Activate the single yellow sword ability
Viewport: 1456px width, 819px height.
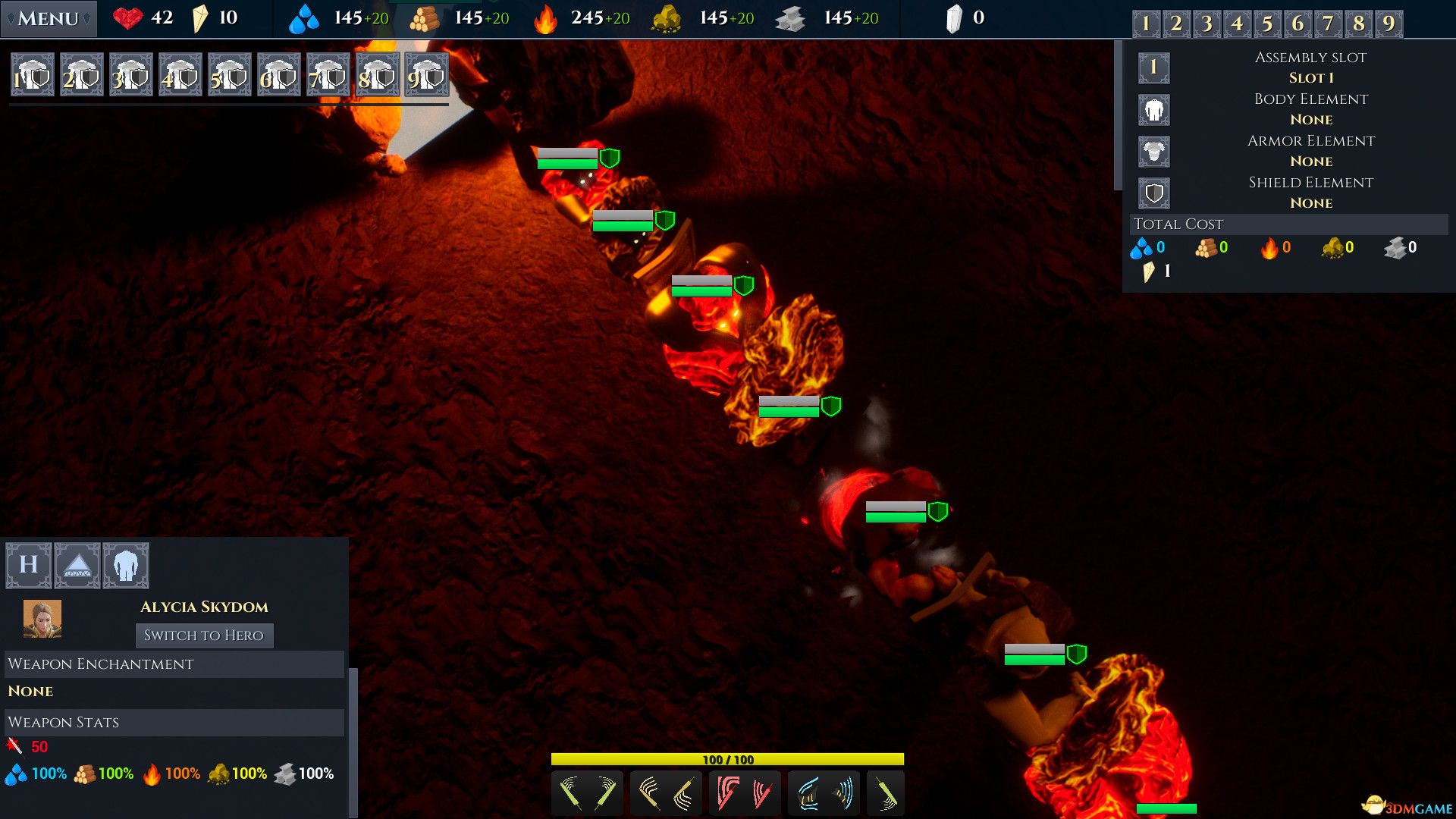pyautogui.click(x=885, y=793)
